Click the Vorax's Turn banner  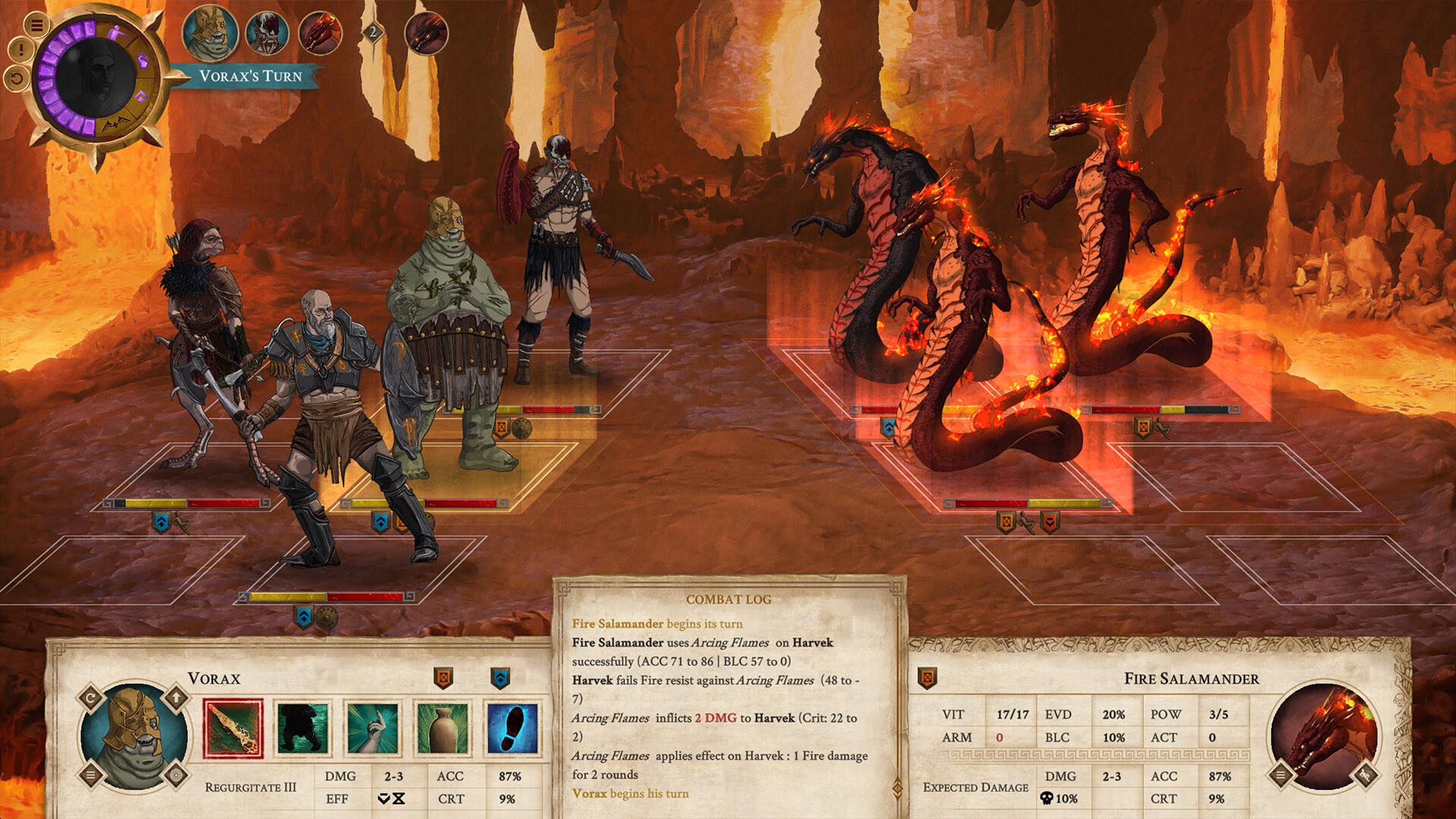[250, 76]
